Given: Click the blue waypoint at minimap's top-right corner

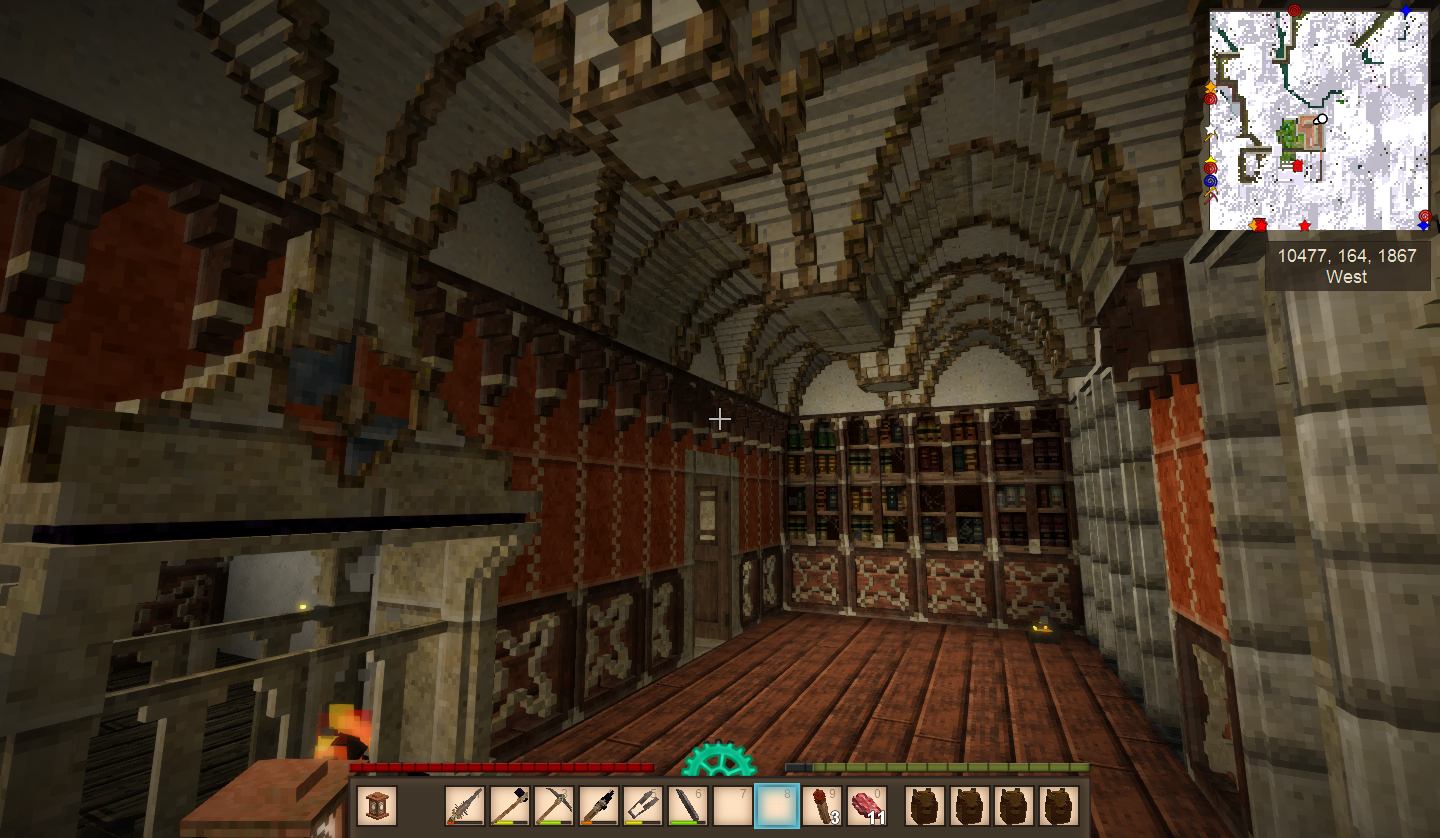Looking at the screenshot, I should click(x=1406, y=12).
